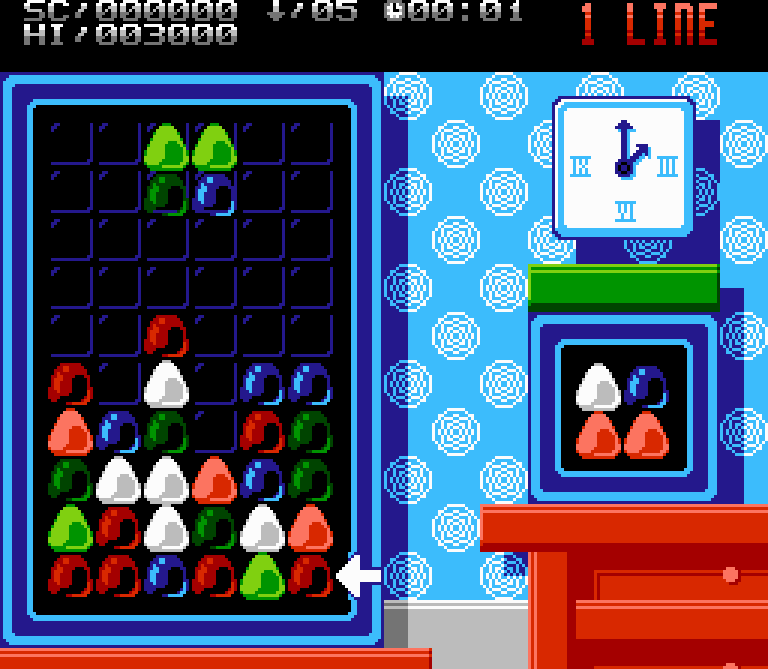Select the lone red helmet above the stack
Image resolution: width=768 pixels, height=669 pixels.
[167, 336]
